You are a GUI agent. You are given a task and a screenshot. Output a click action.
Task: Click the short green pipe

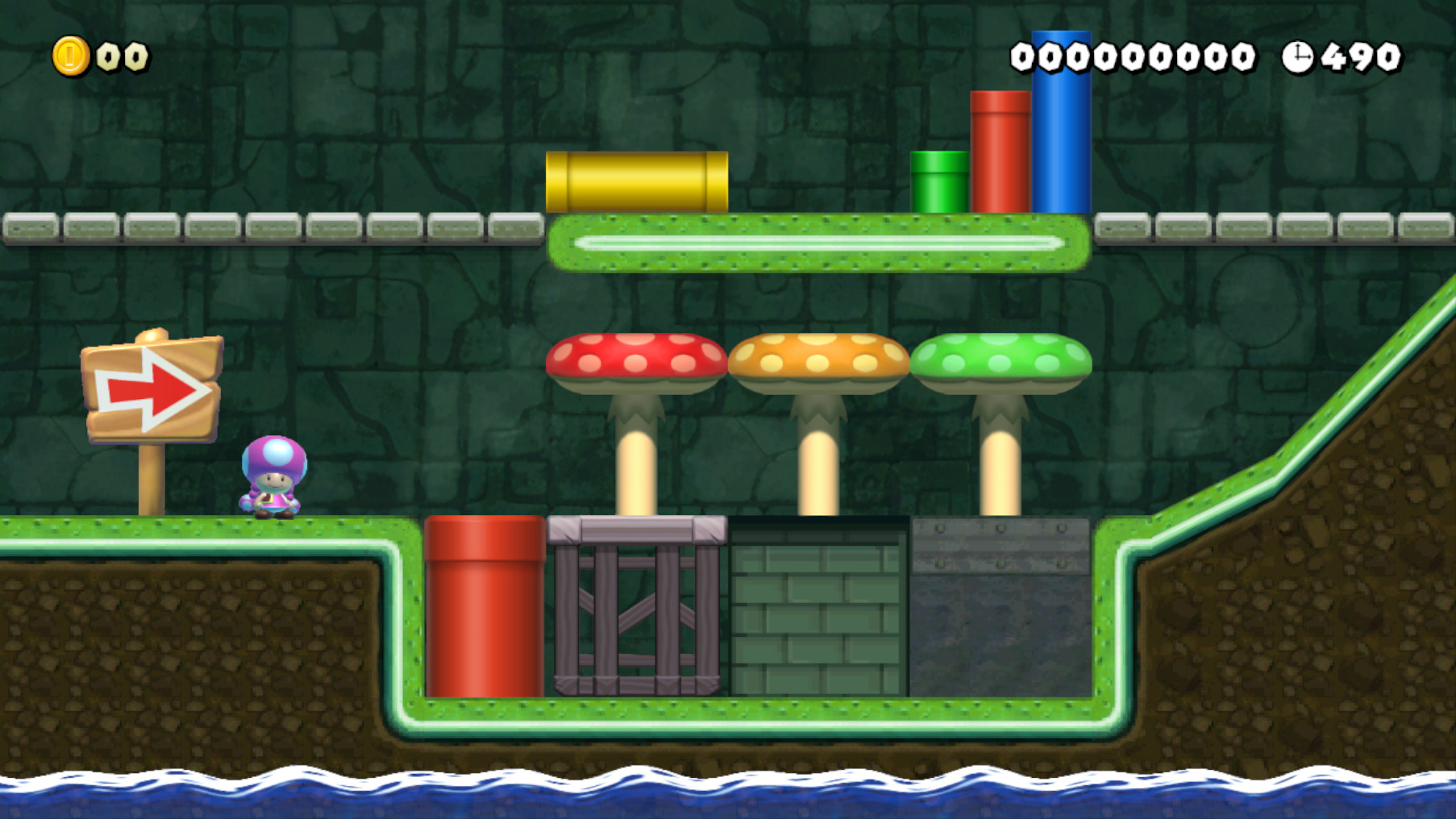pyautogui.click(x=939, y=181)
